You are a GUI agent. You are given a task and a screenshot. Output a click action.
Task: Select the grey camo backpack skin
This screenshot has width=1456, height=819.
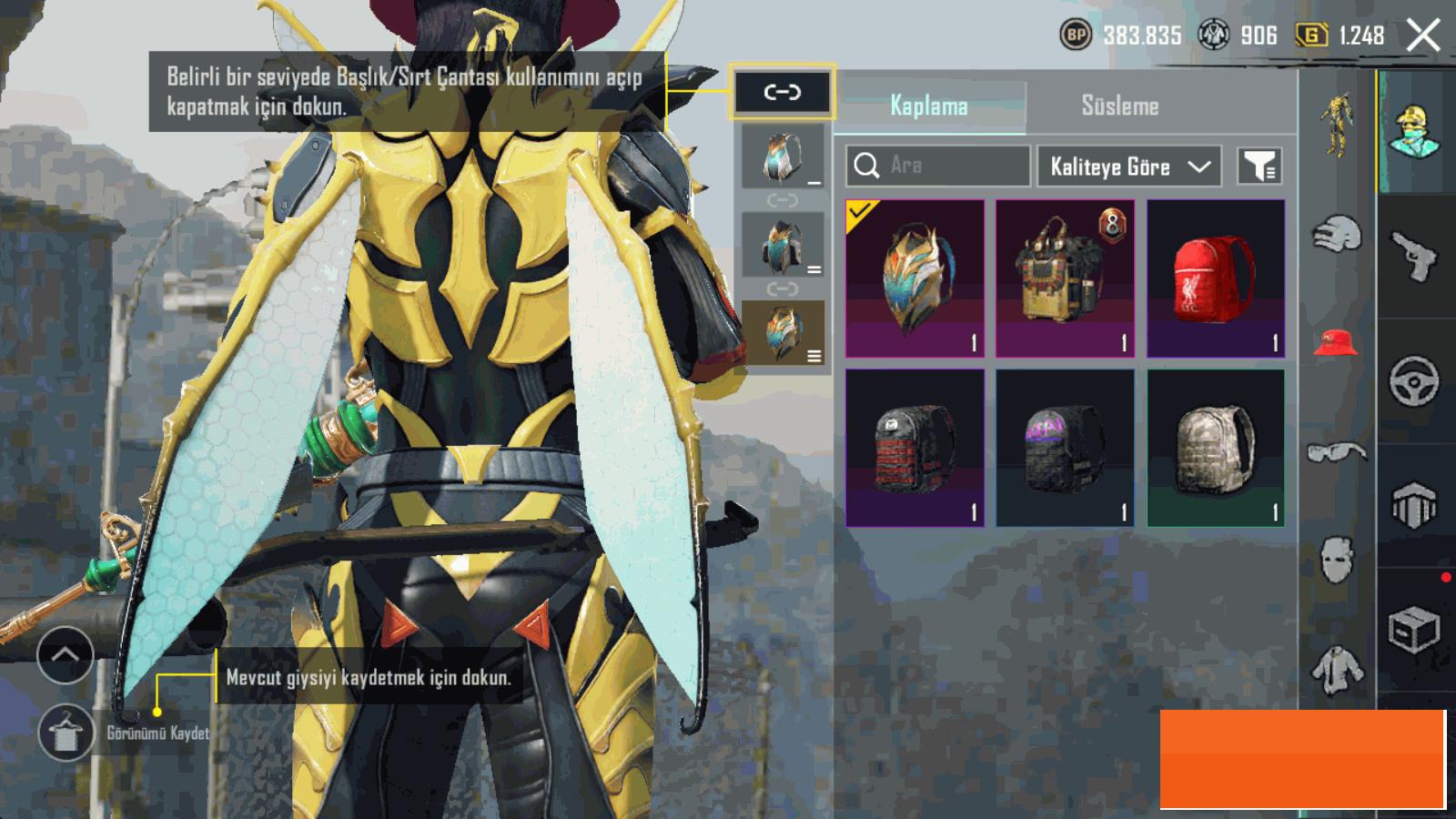coord(1216,448)
